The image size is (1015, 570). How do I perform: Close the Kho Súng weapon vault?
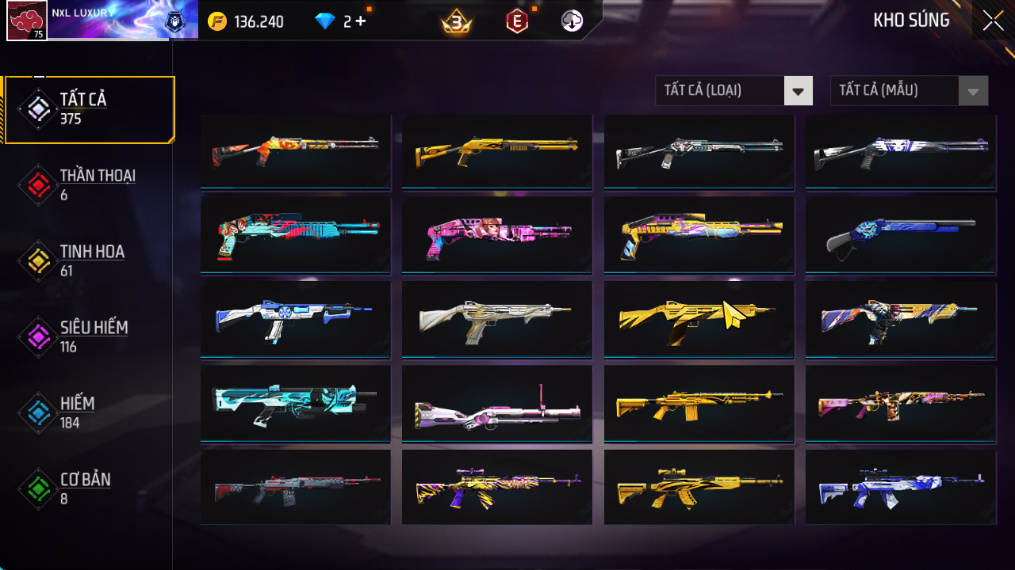click(x=992, y=21)
